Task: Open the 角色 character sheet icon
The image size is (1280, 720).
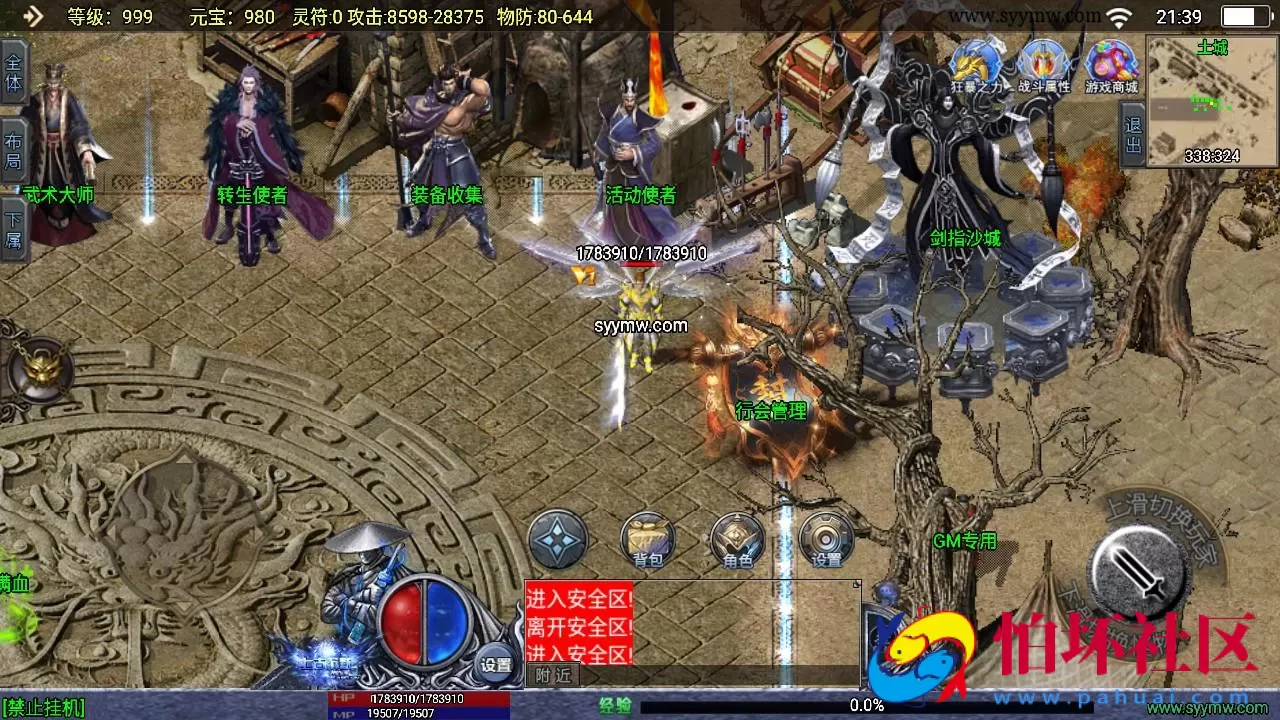Action: (x=737, y=539)
